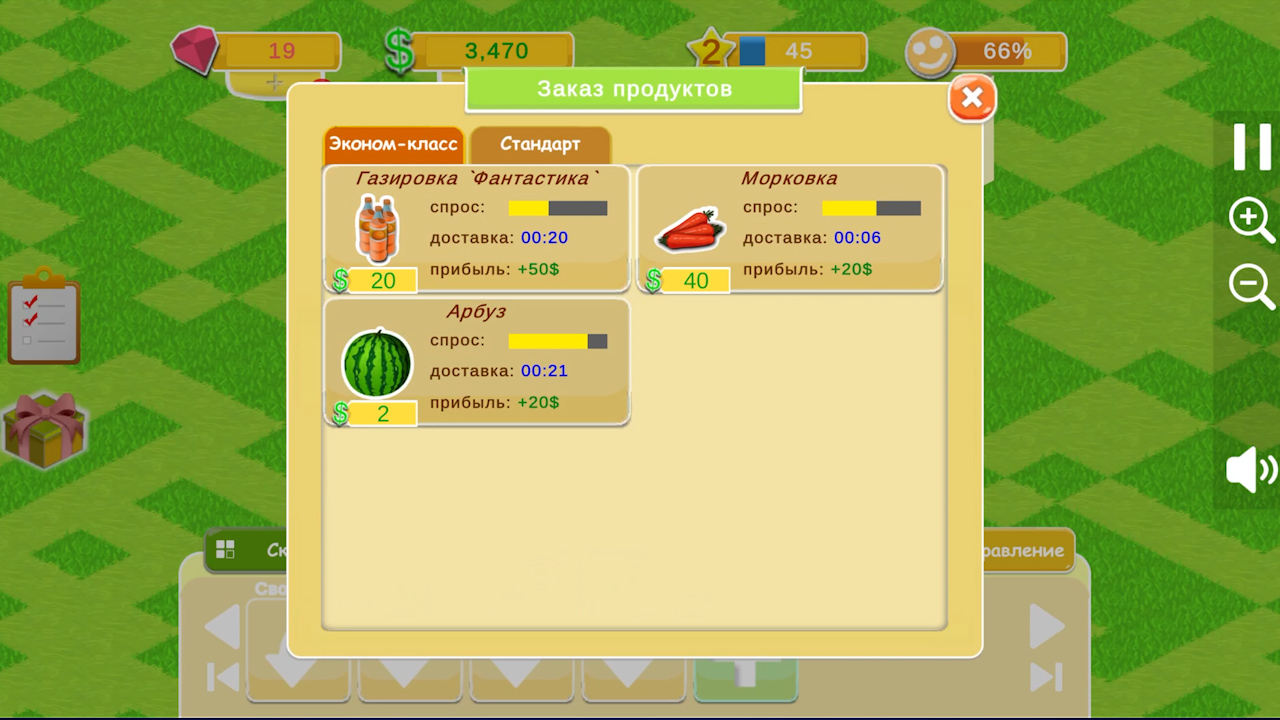Image resolution: width=1280 pixels, height=720 pixels.
Task: Click the demand bar for Арбуз
Action: coord(556,340)
